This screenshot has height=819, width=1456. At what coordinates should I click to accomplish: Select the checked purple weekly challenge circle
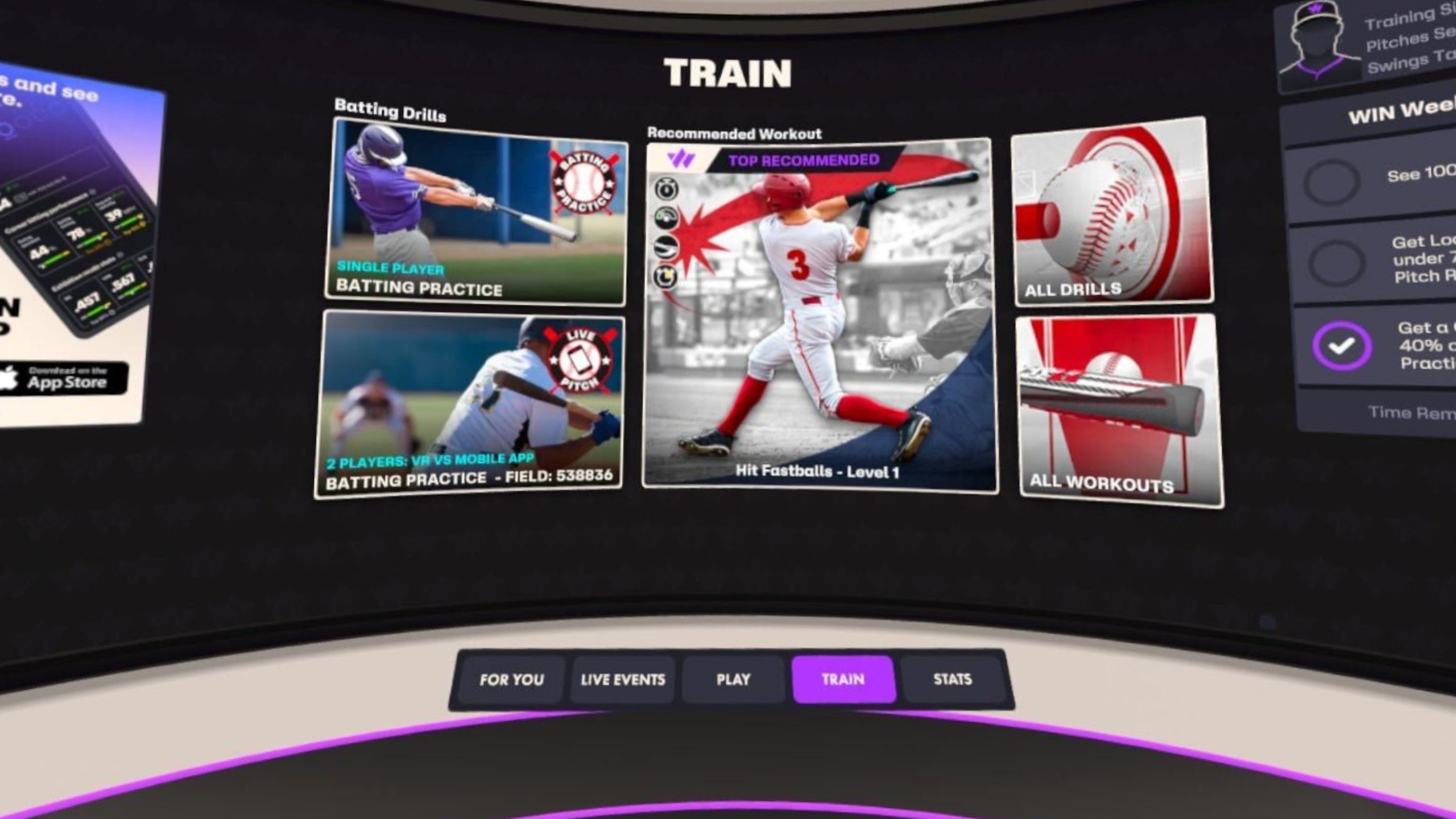[1341, 346]
